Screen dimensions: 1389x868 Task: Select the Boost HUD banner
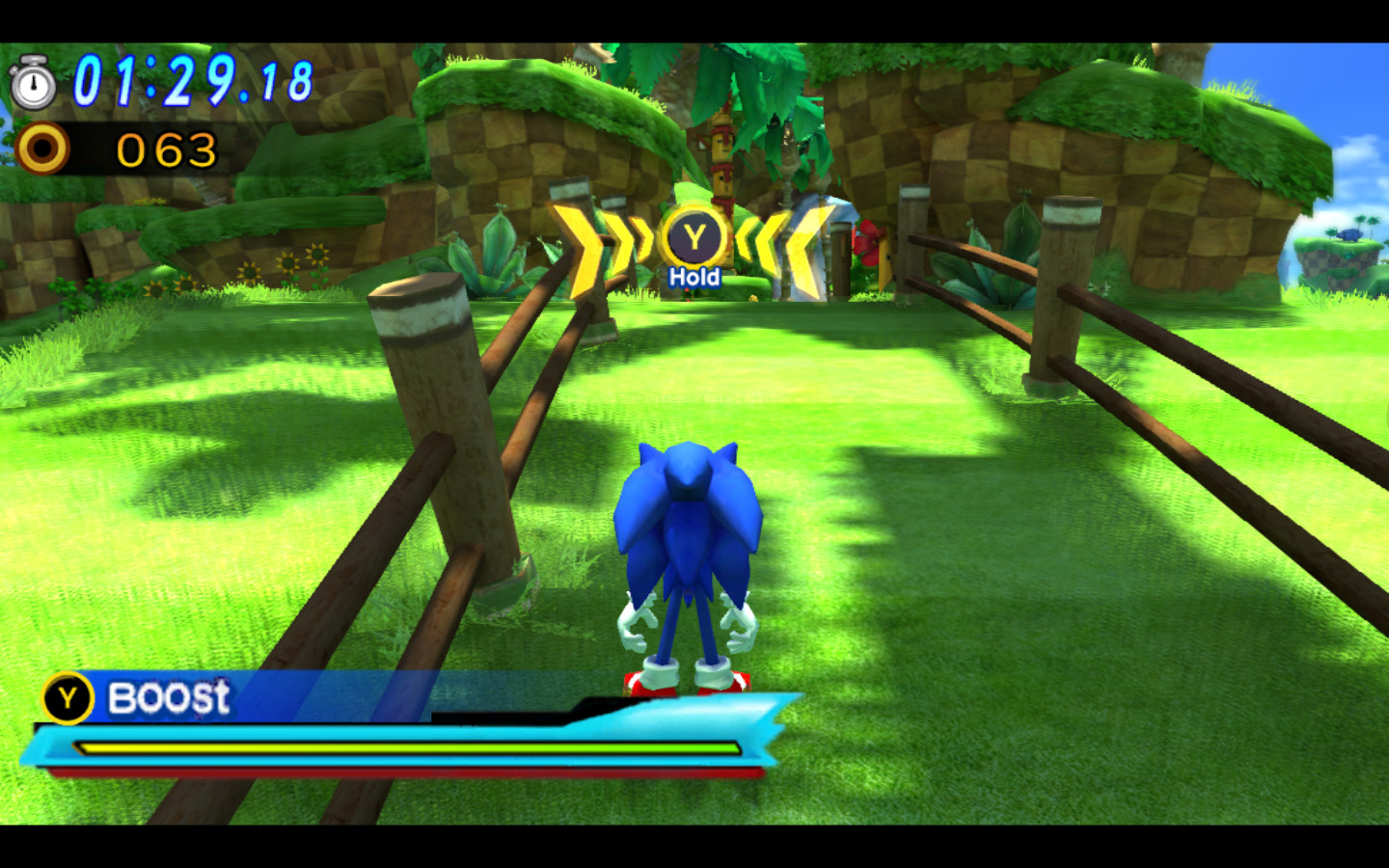coord(169,697)
